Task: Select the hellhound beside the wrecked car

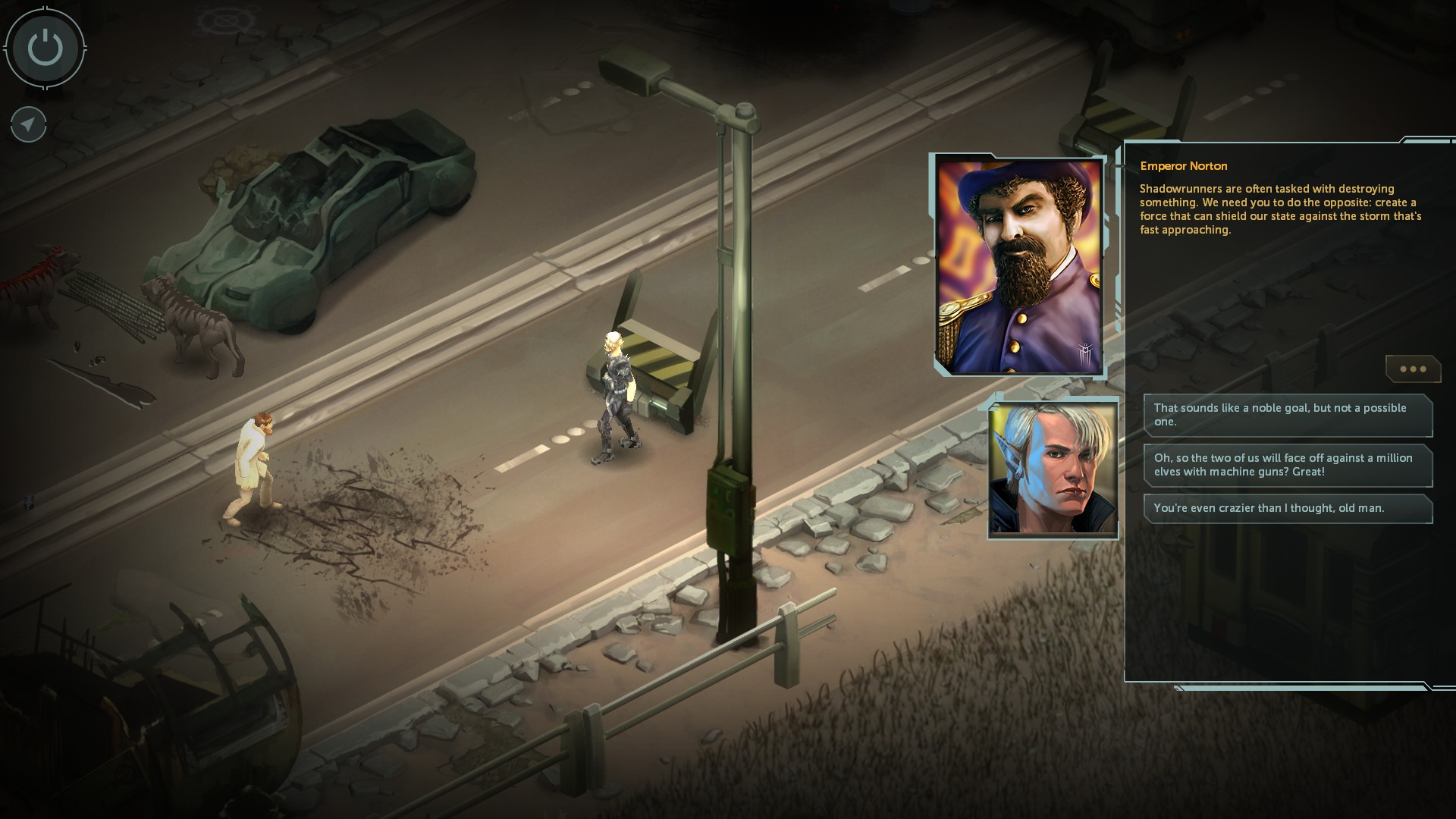Action: (193, 318)
